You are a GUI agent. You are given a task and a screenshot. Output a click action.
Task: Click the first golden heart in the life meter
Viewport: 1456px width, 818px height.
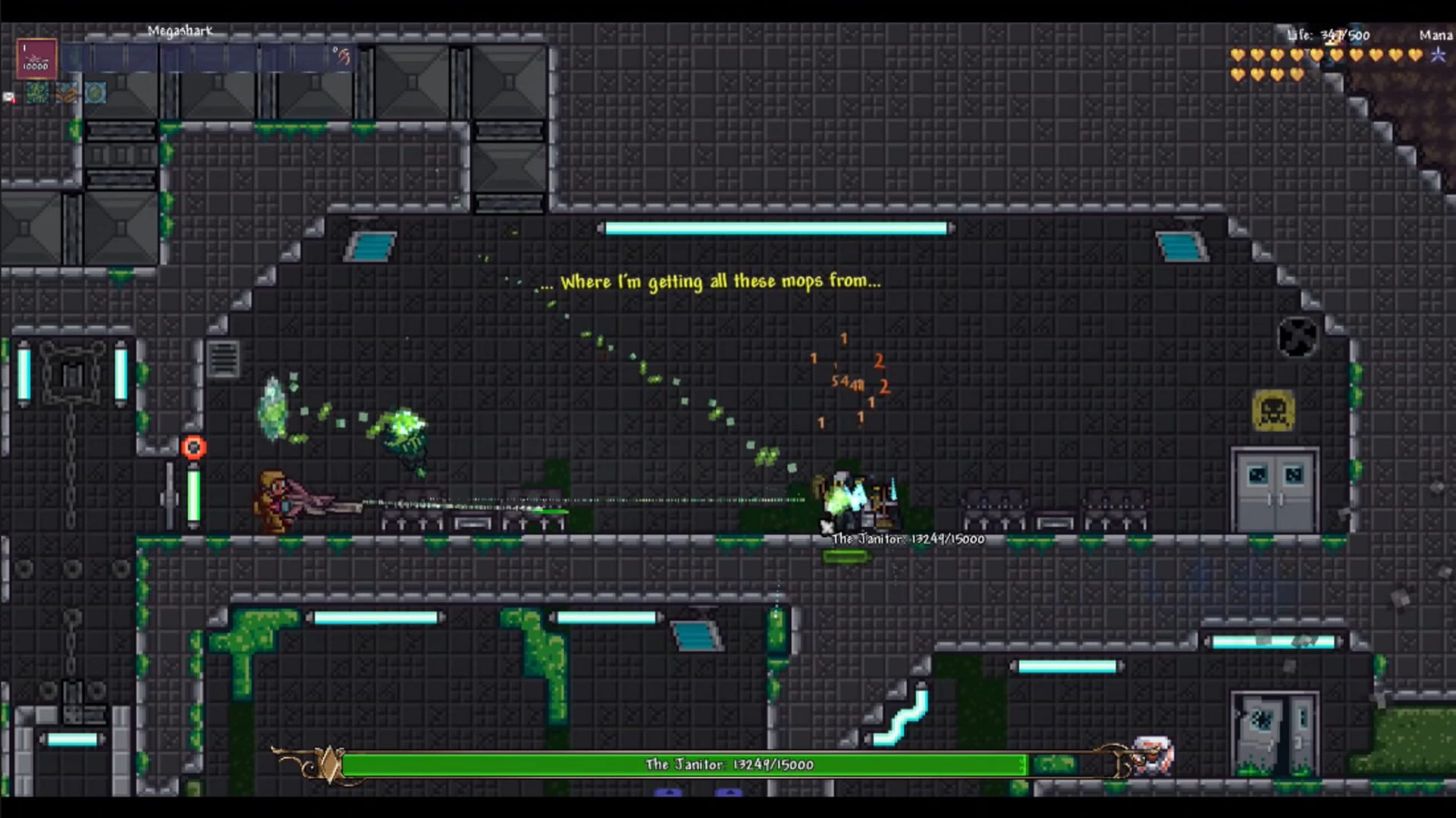pos(1236,55)
